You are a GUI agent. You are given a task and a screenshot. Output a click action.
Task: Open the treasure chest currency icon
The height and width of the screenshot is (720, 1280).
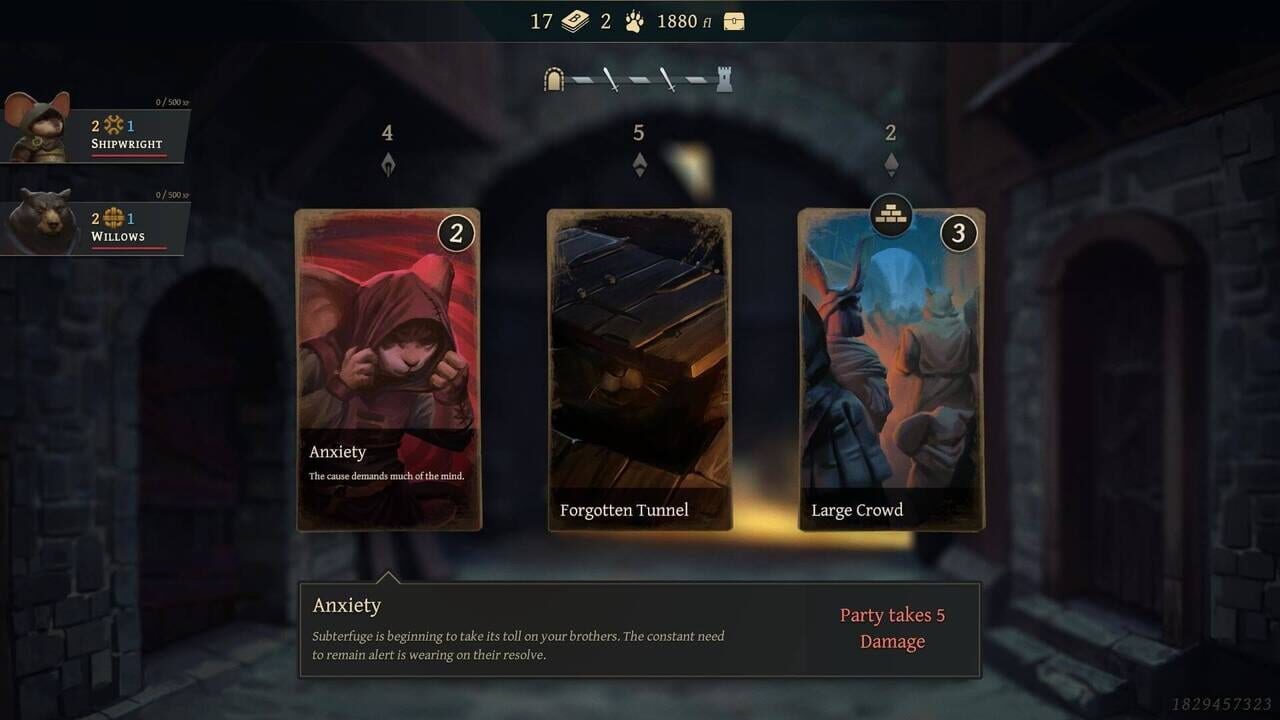click(732, 20)
